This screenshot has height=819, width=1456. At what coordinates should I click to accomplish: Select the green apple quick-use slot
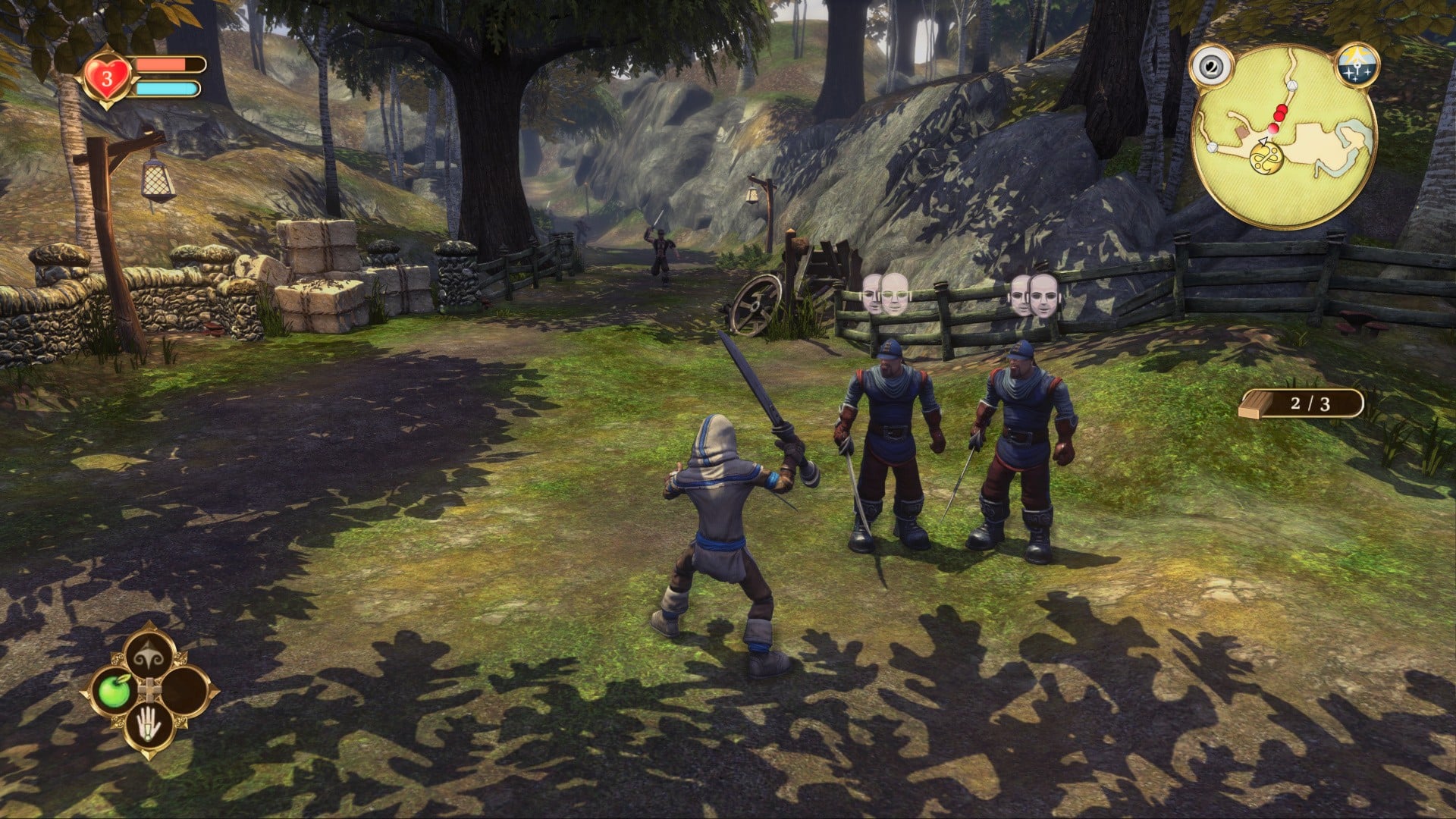[x=115, y=691]
